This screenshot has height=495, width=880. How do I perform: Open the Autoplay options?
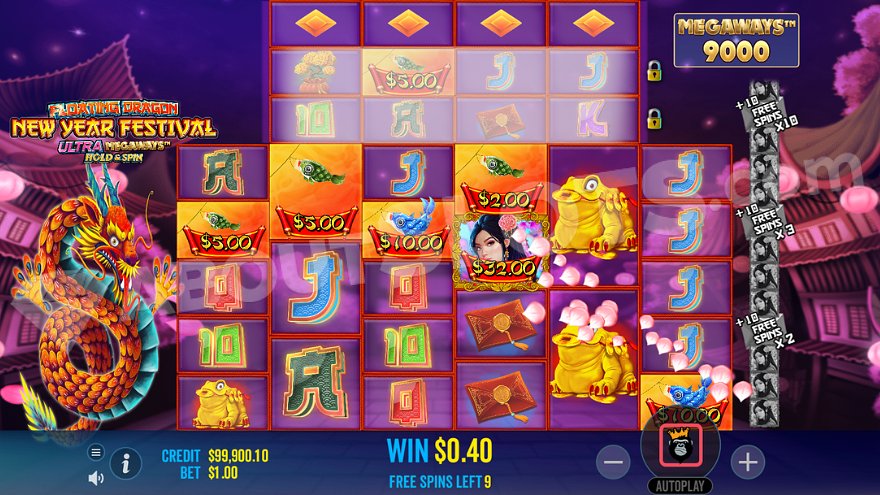pos(680,486)
